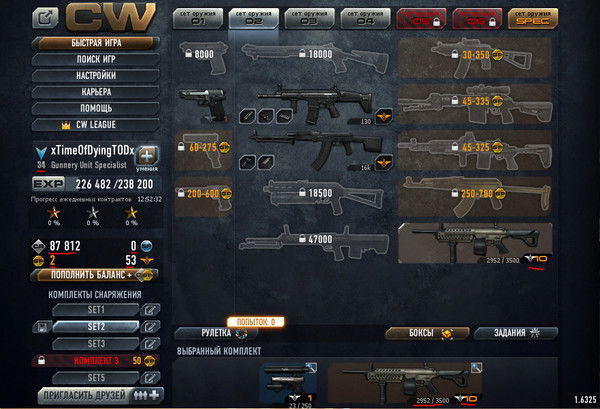Screen dimensions: 600x409
Task: Click the Пополнить баланс button
Action: click(x=88, y=275)
